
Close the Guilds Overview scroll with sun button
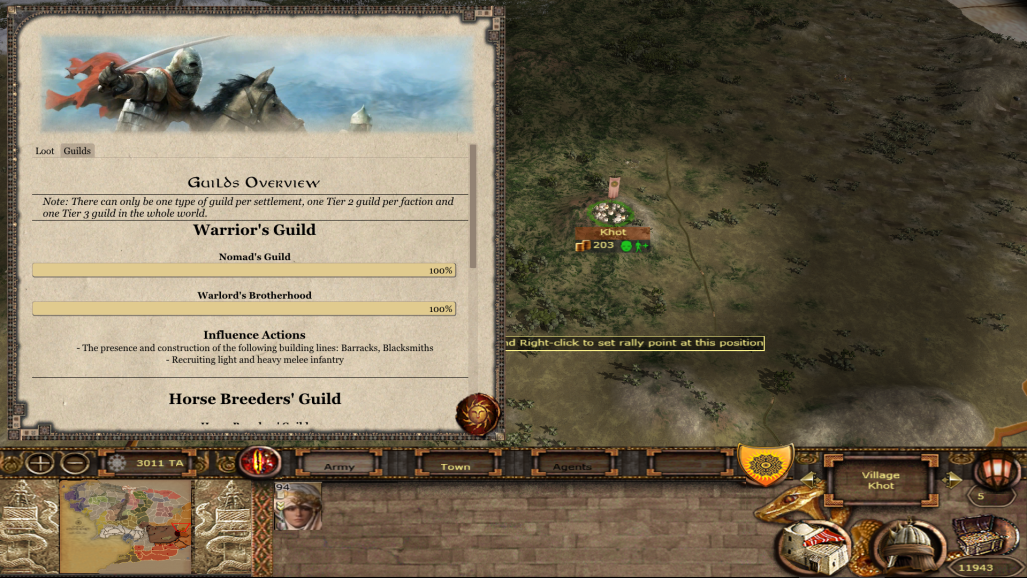coord(478,414)
